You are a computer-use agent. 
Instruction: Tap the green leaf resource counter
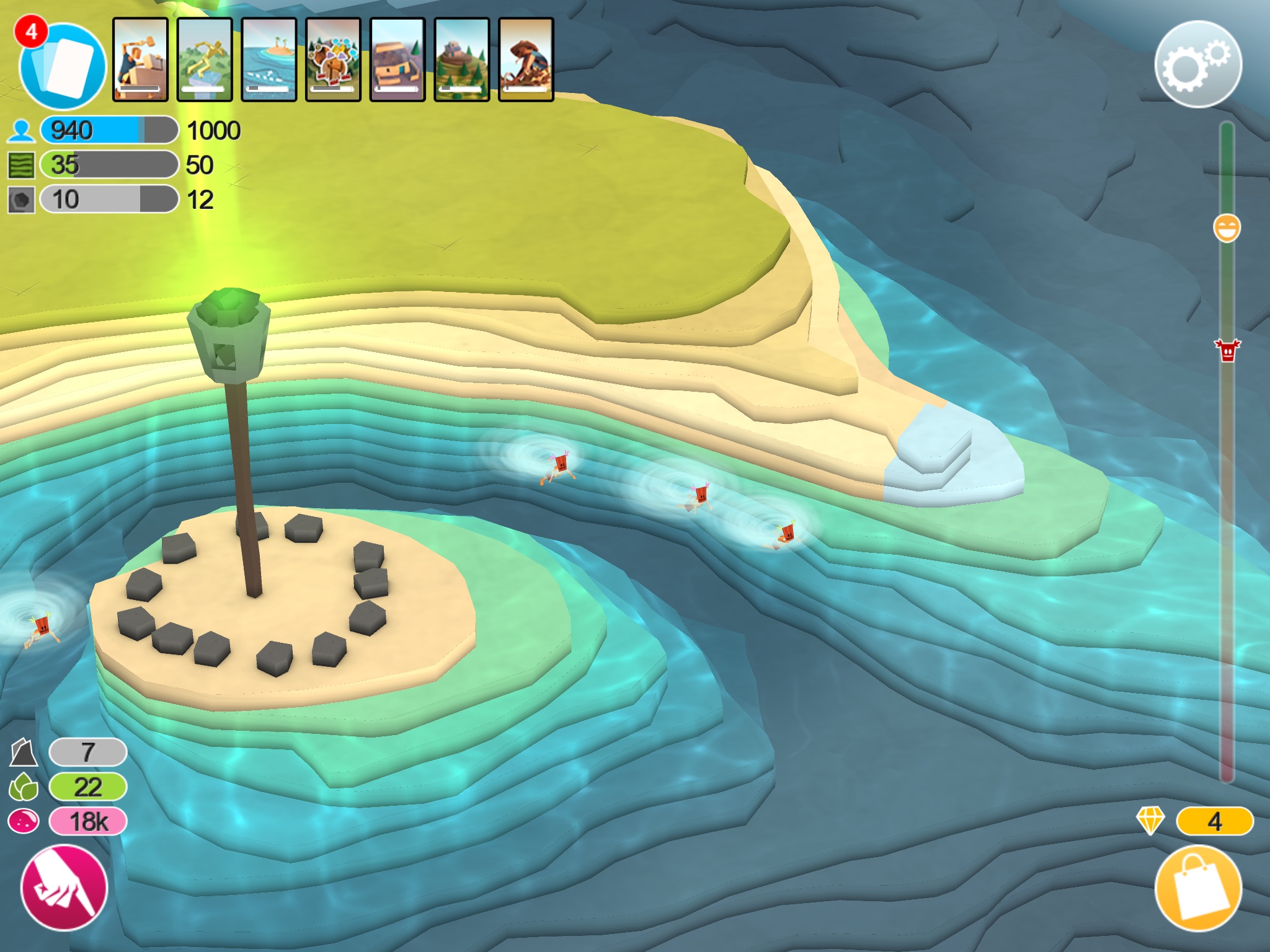click(88, 787)
